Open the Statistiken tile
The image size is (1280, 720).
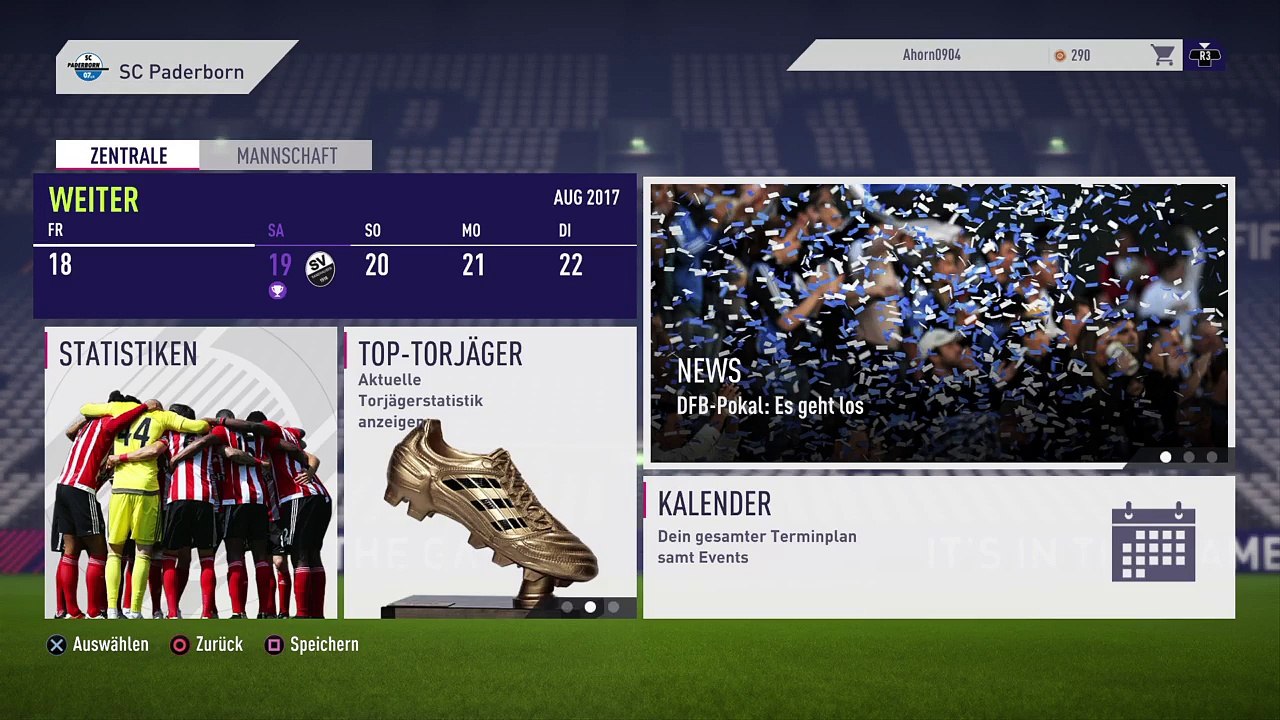(191, 472)
